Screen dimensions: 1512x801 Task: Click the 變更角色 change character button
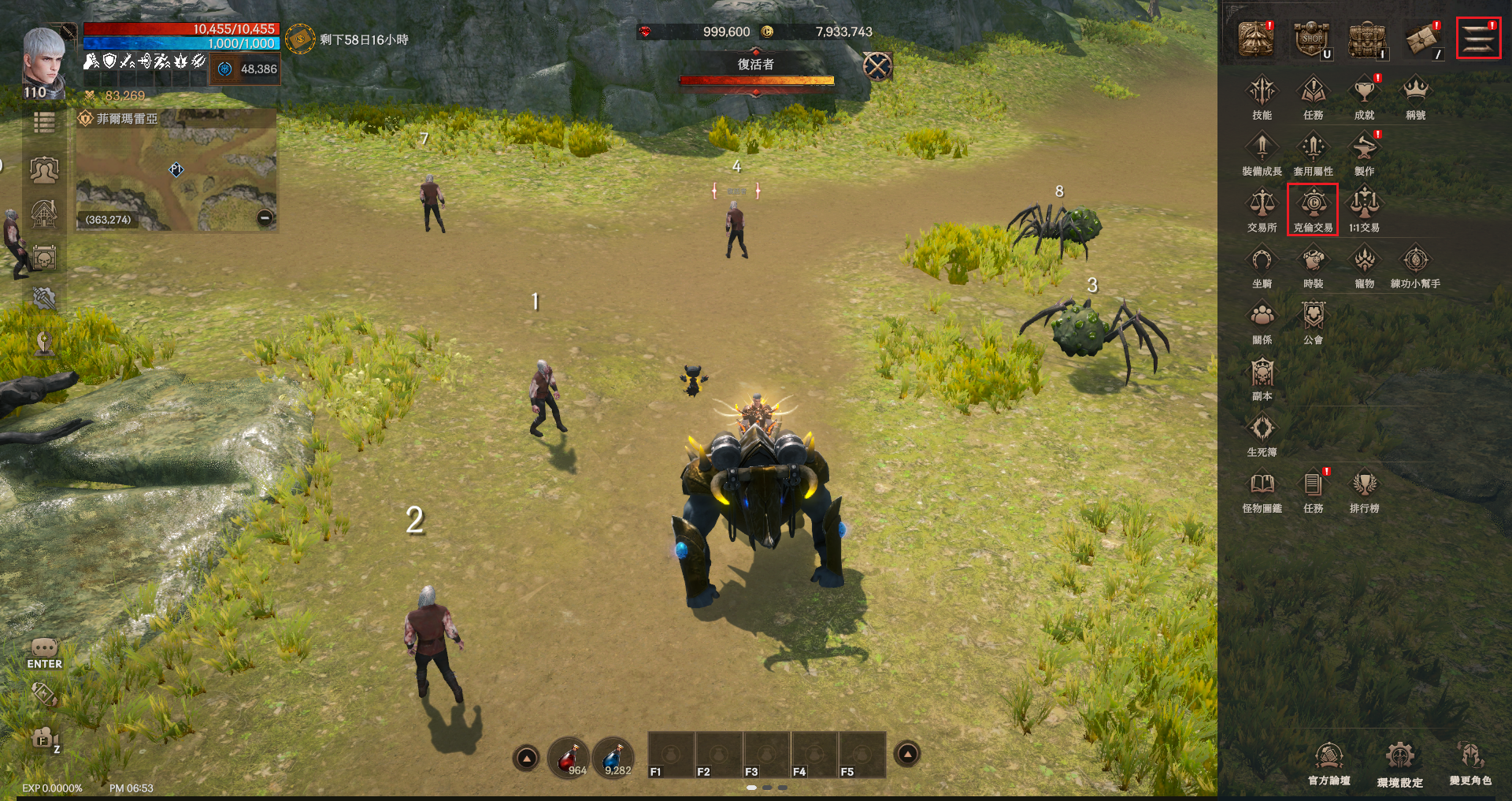pos(1470,761)
